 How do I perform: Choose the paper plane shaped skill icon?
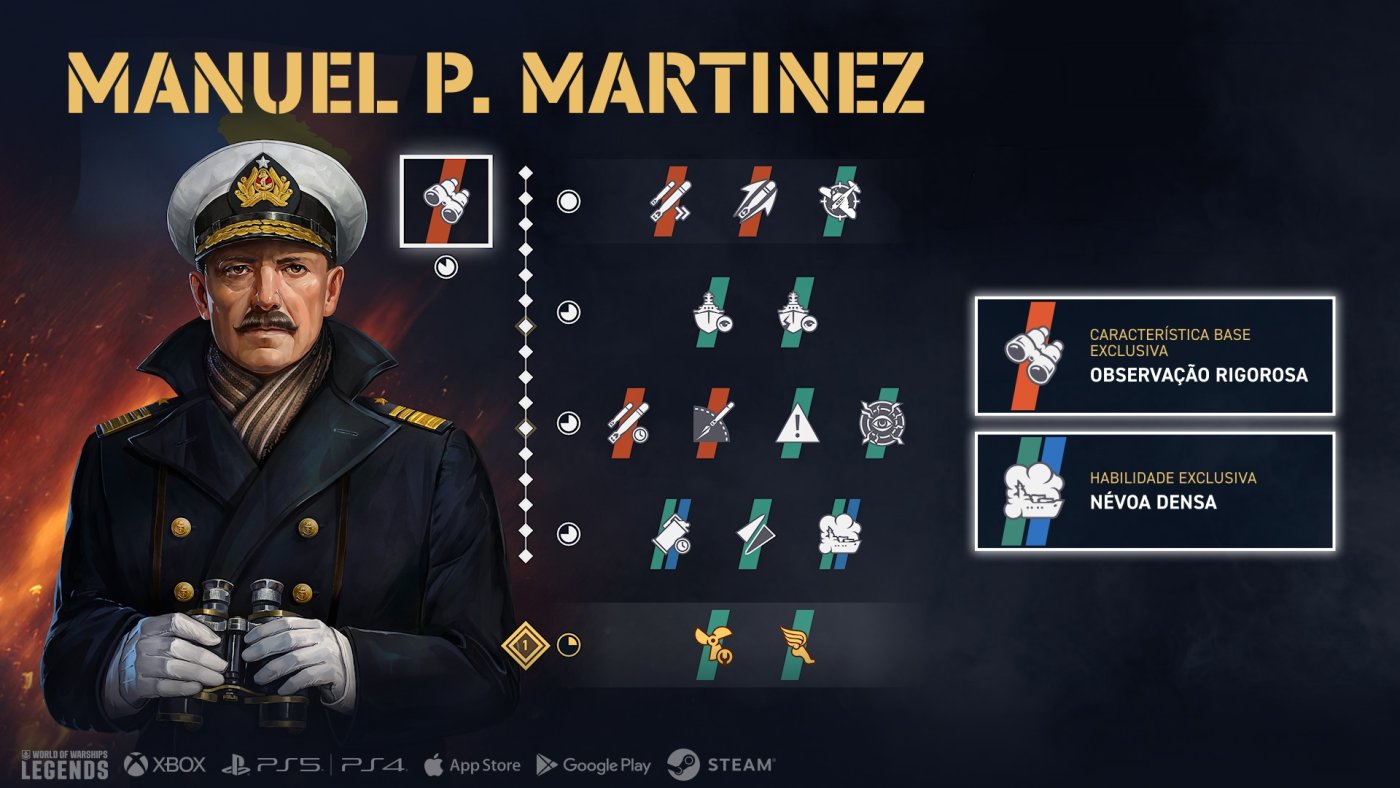pyautogui.click(x=754, y=534)
